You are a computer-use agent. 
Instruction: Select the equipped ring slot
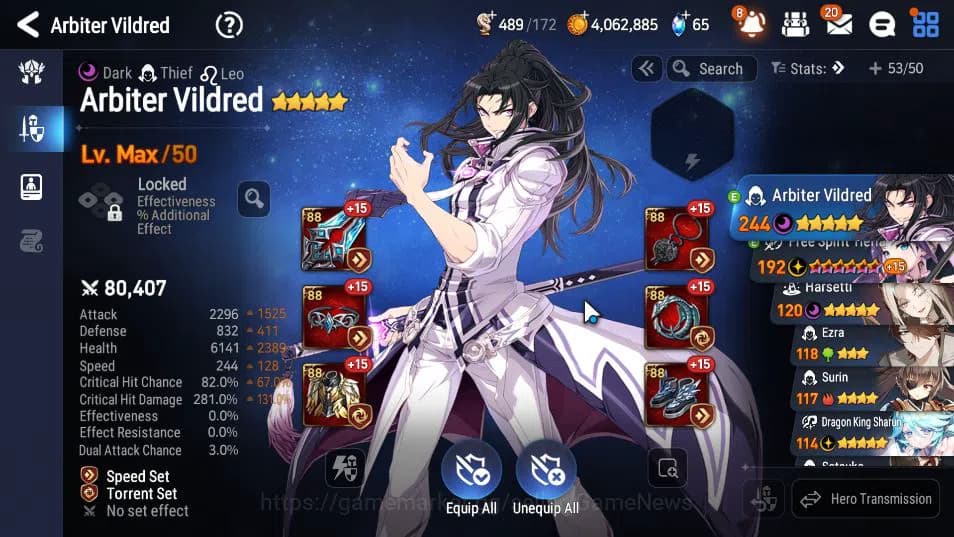tap(677, 317)
